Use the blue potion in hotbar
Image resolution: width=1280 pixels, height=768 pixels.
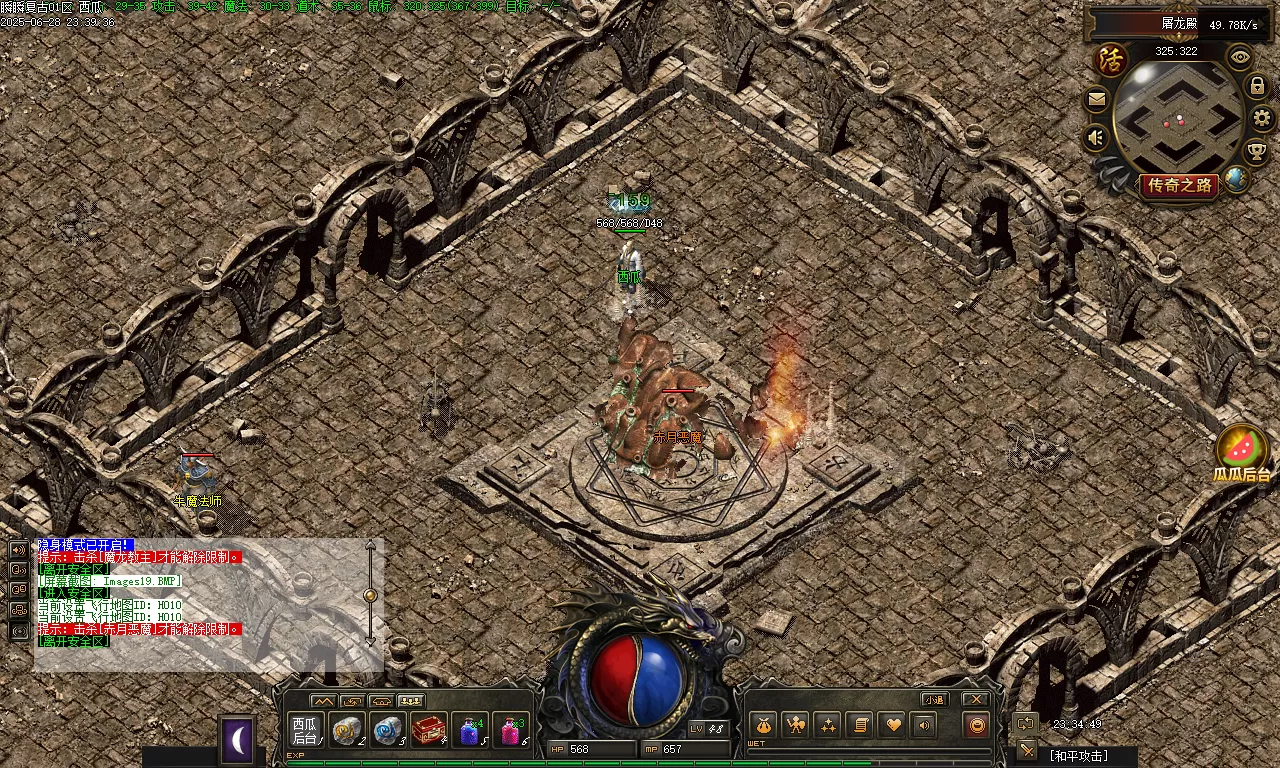[x=470, y=731]
